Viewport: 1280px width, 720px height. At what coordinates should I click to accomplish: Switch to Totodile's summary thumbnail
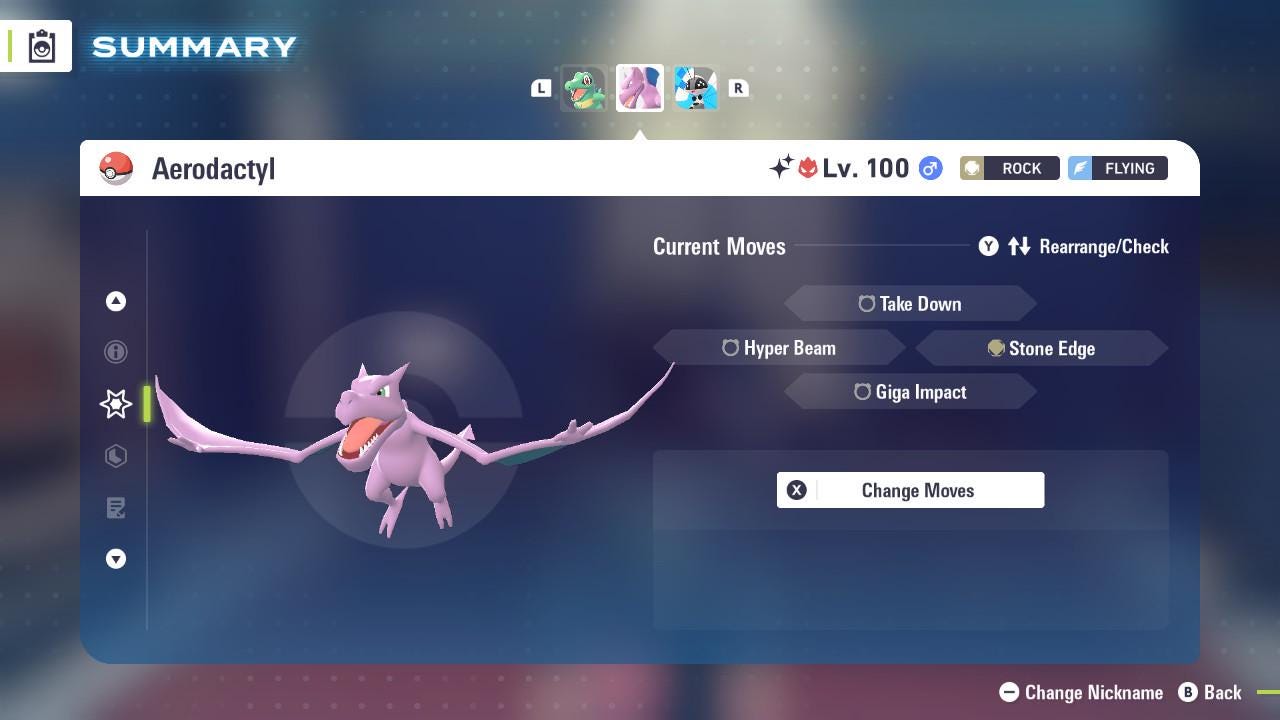coord(585,87)
